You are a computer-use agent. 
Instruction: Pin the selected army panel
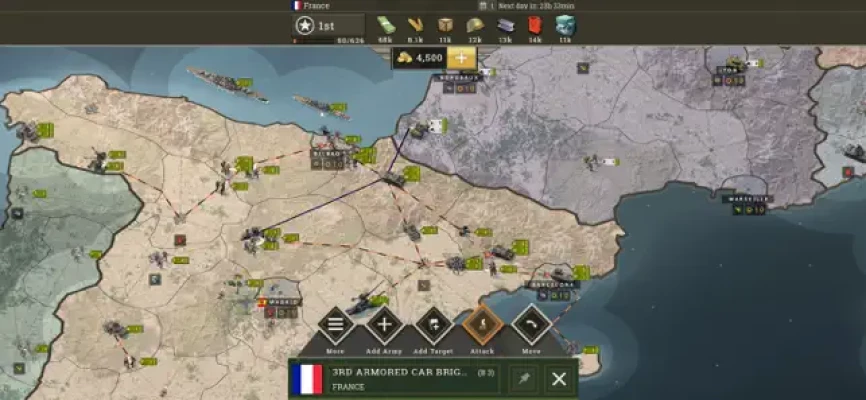tap(521, 379)
